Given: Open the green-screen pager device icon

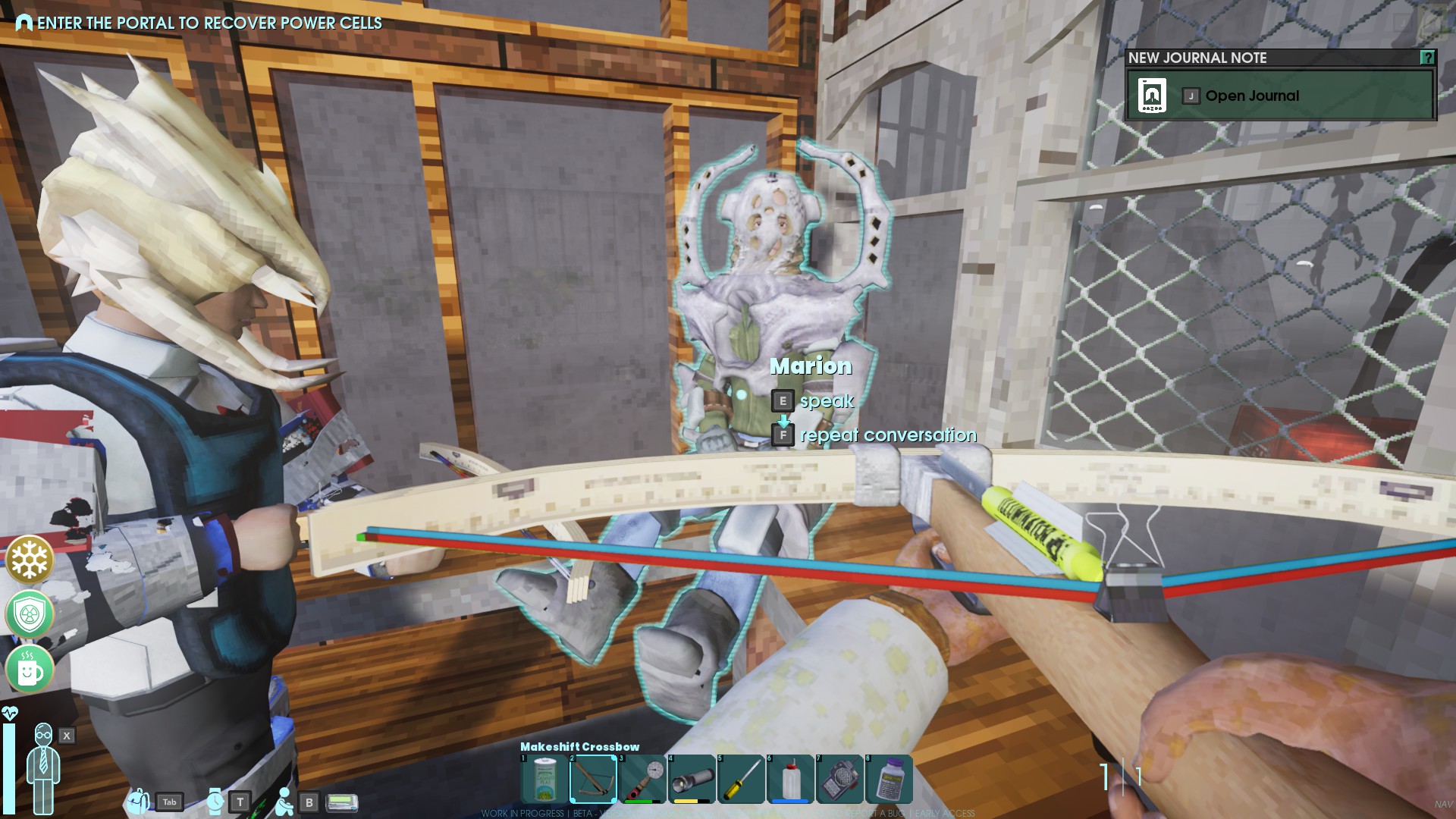Looking at the screenshot, I should pyautogui.click(x=341, y=802).
